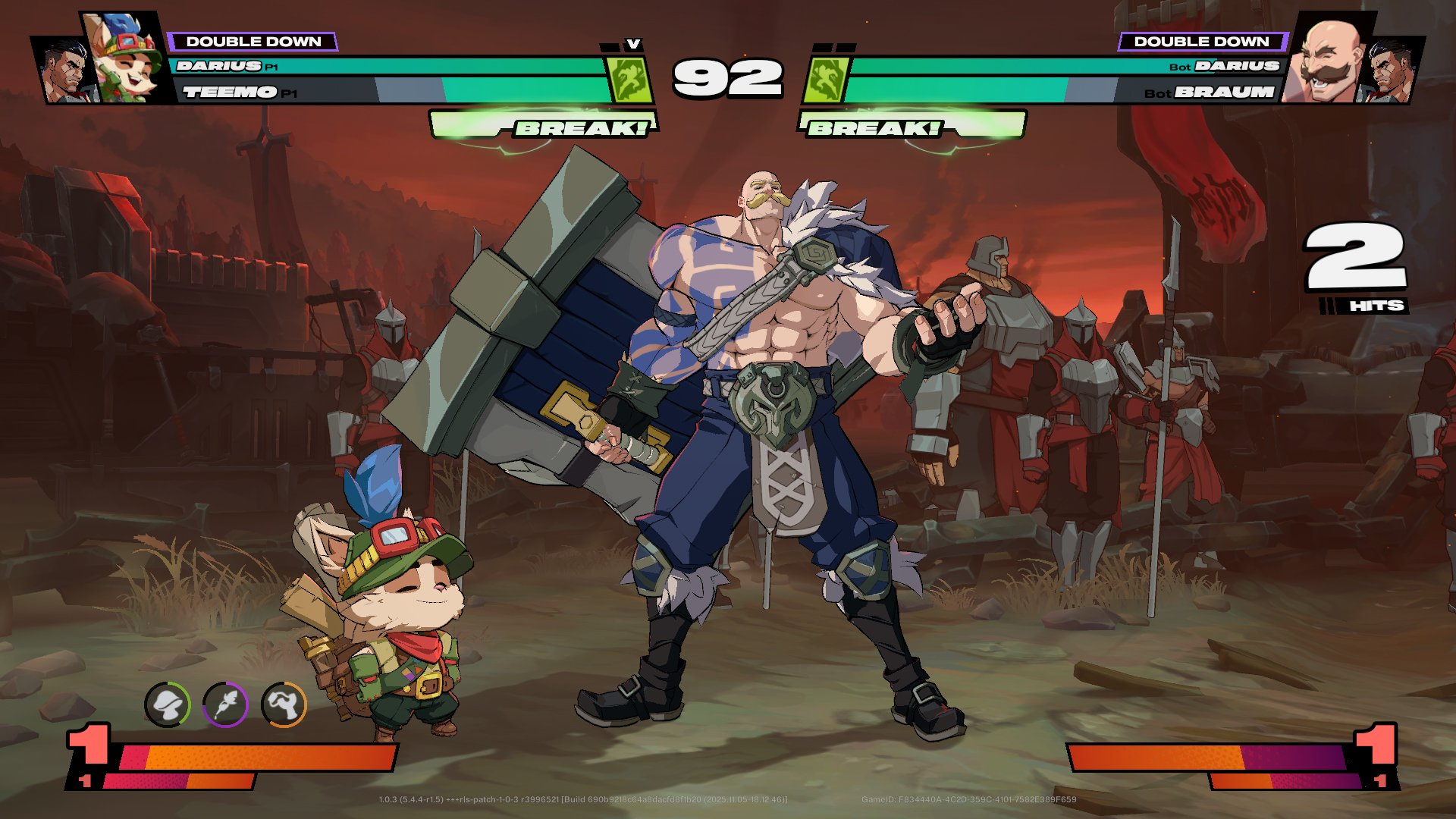
Task: Click the orange-ringed slingshot ability icon
Action: pos(284,704)
